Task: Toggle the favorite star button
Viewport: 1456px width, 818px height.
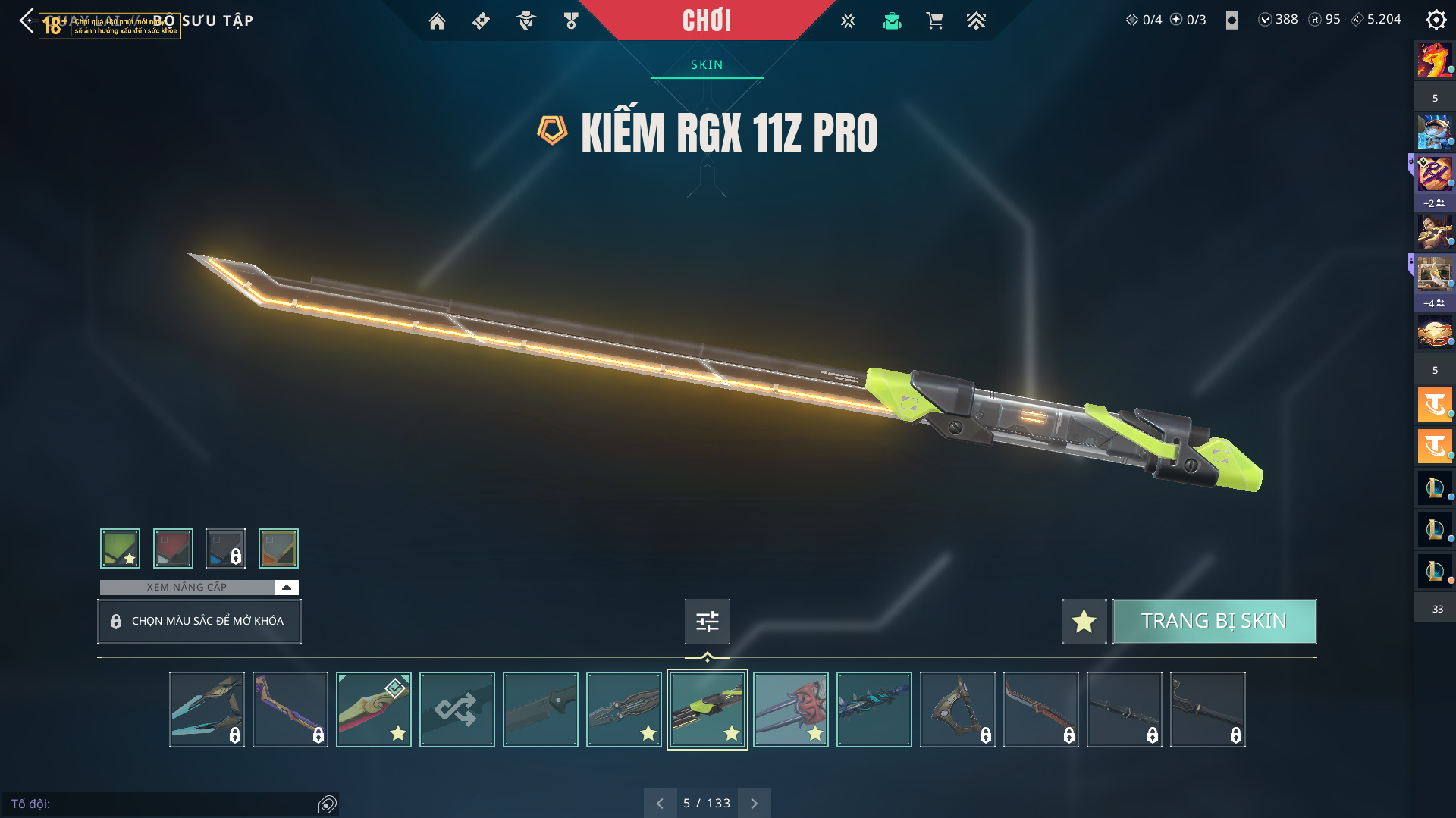Action: [x=1084, y=621]
